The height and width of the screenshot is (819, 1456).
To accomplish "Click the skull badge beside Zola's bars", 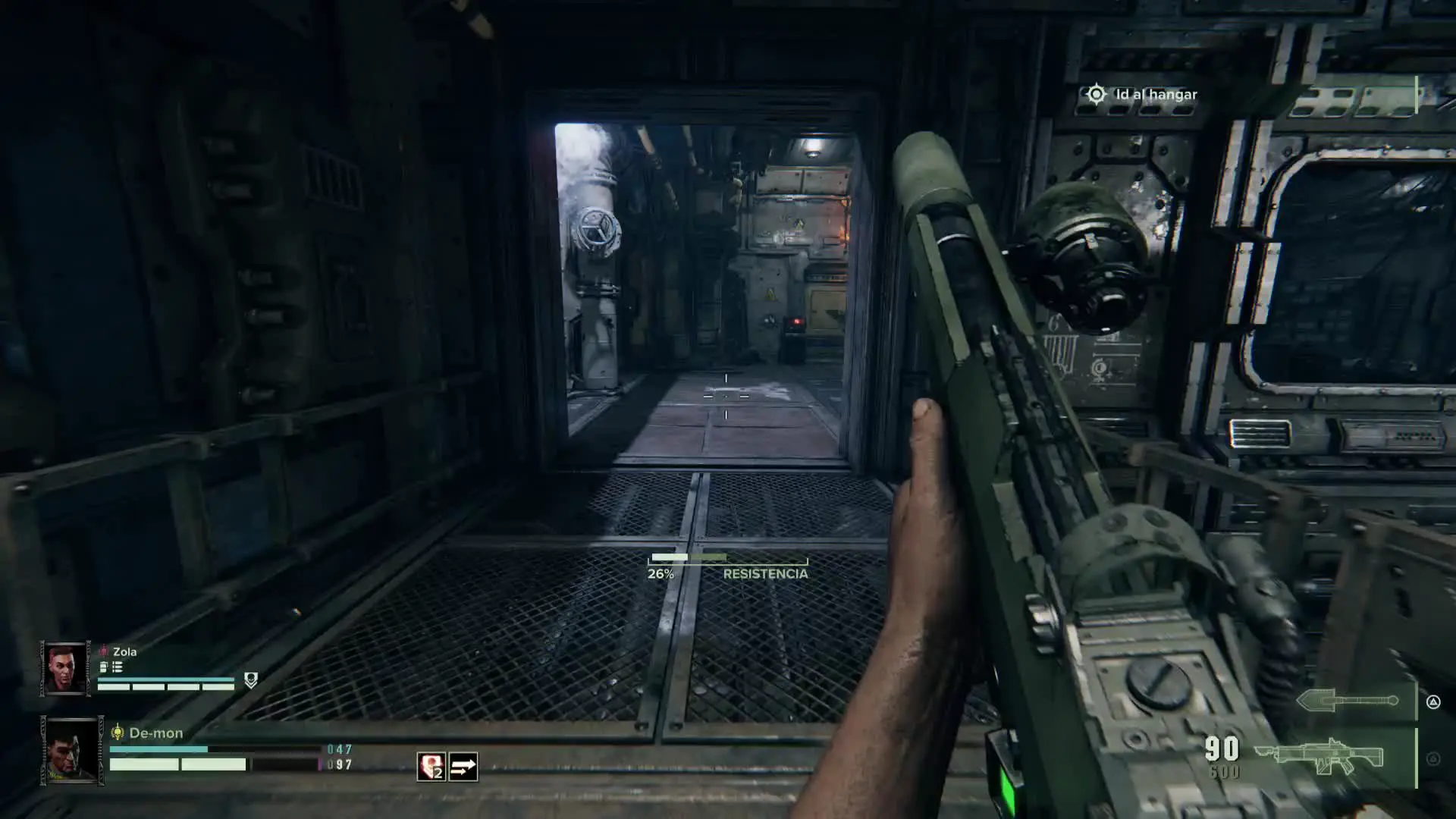I will pyautogui.click(x=251, y=680).
